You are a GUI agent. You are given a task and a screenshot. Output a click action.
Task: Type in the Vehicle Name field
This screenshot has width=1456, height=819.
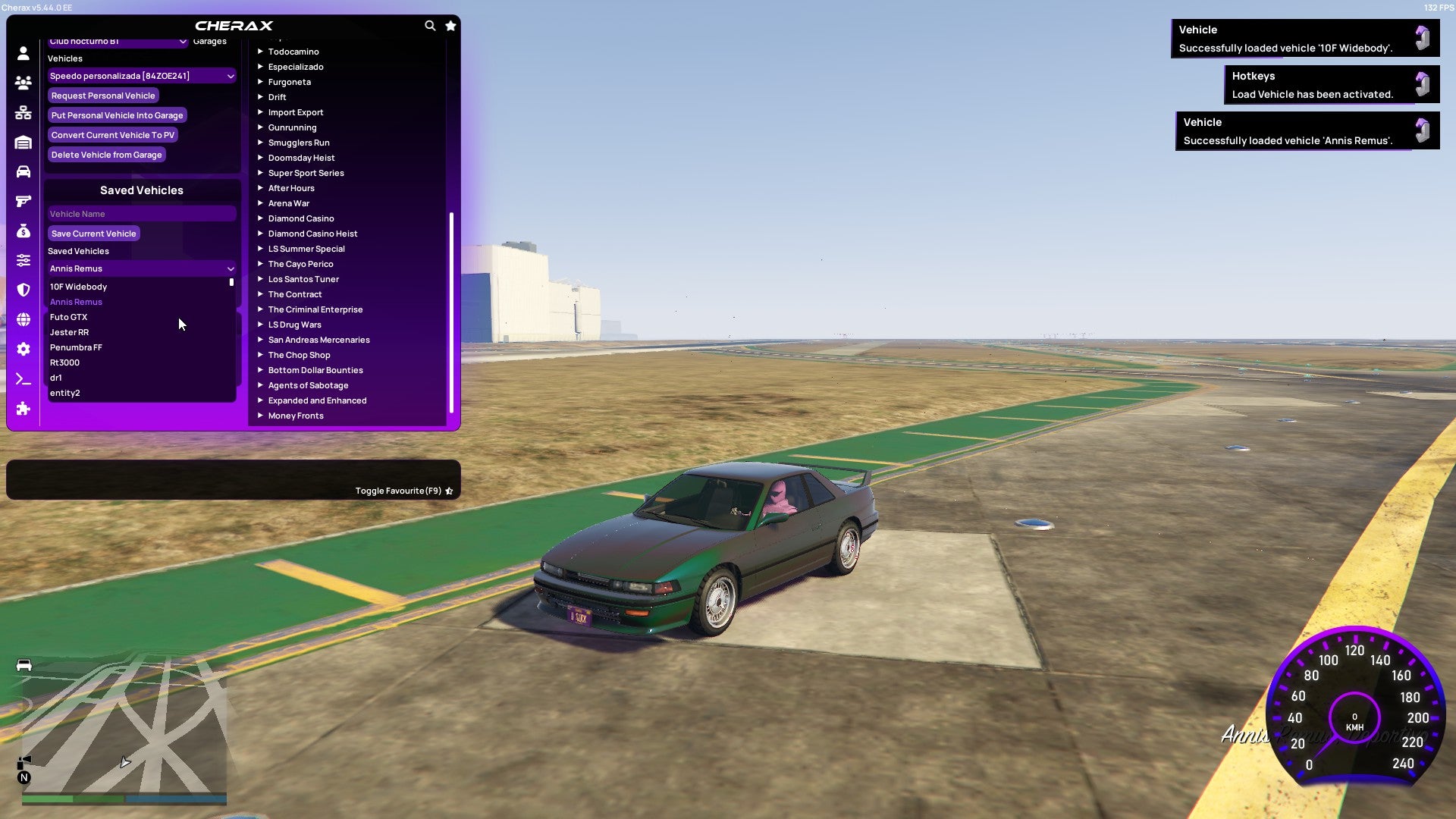141,214
